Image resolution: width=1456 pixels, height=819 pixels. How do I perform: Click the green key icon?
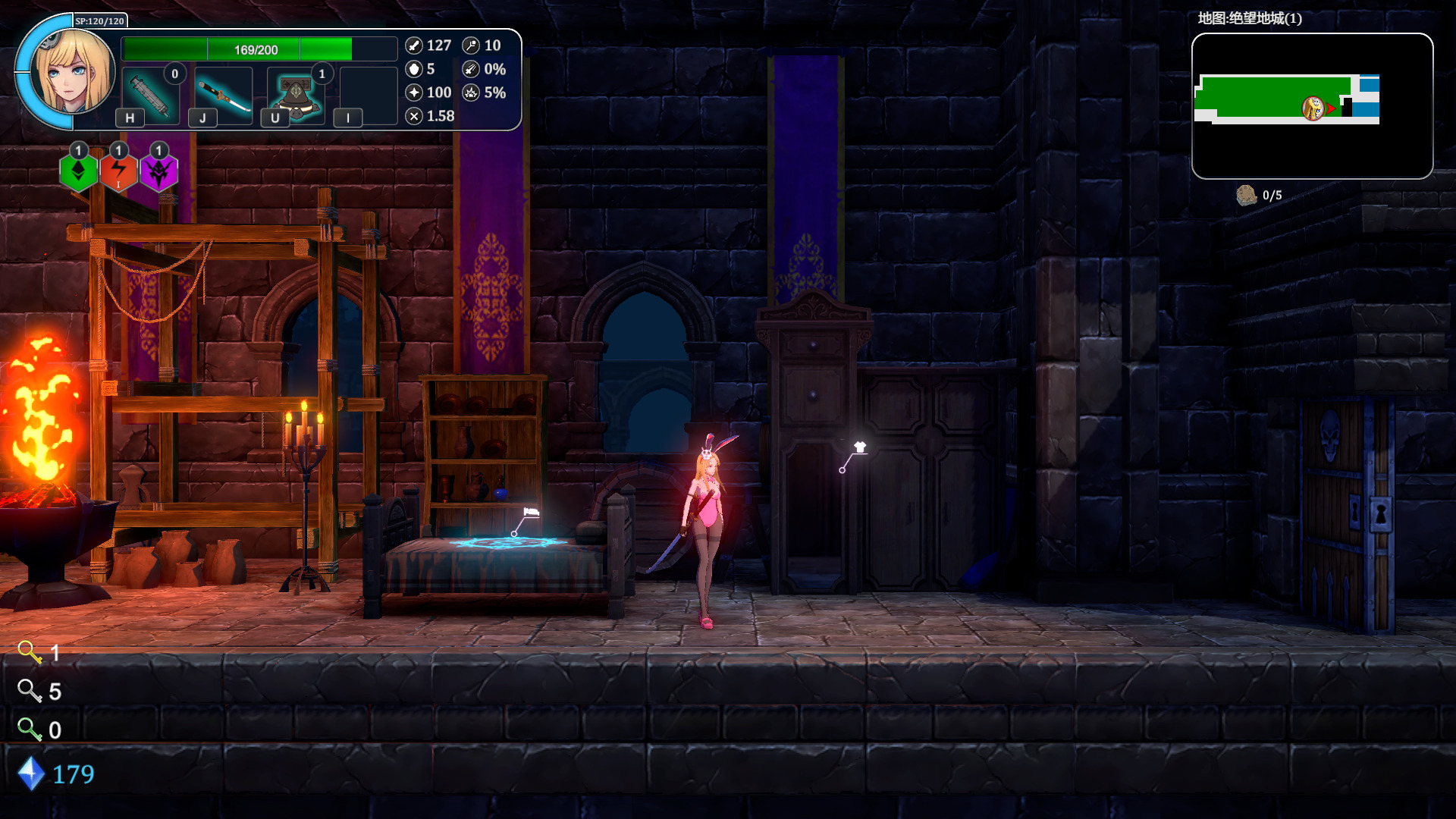pyautogui.click(x=30, y=730)
